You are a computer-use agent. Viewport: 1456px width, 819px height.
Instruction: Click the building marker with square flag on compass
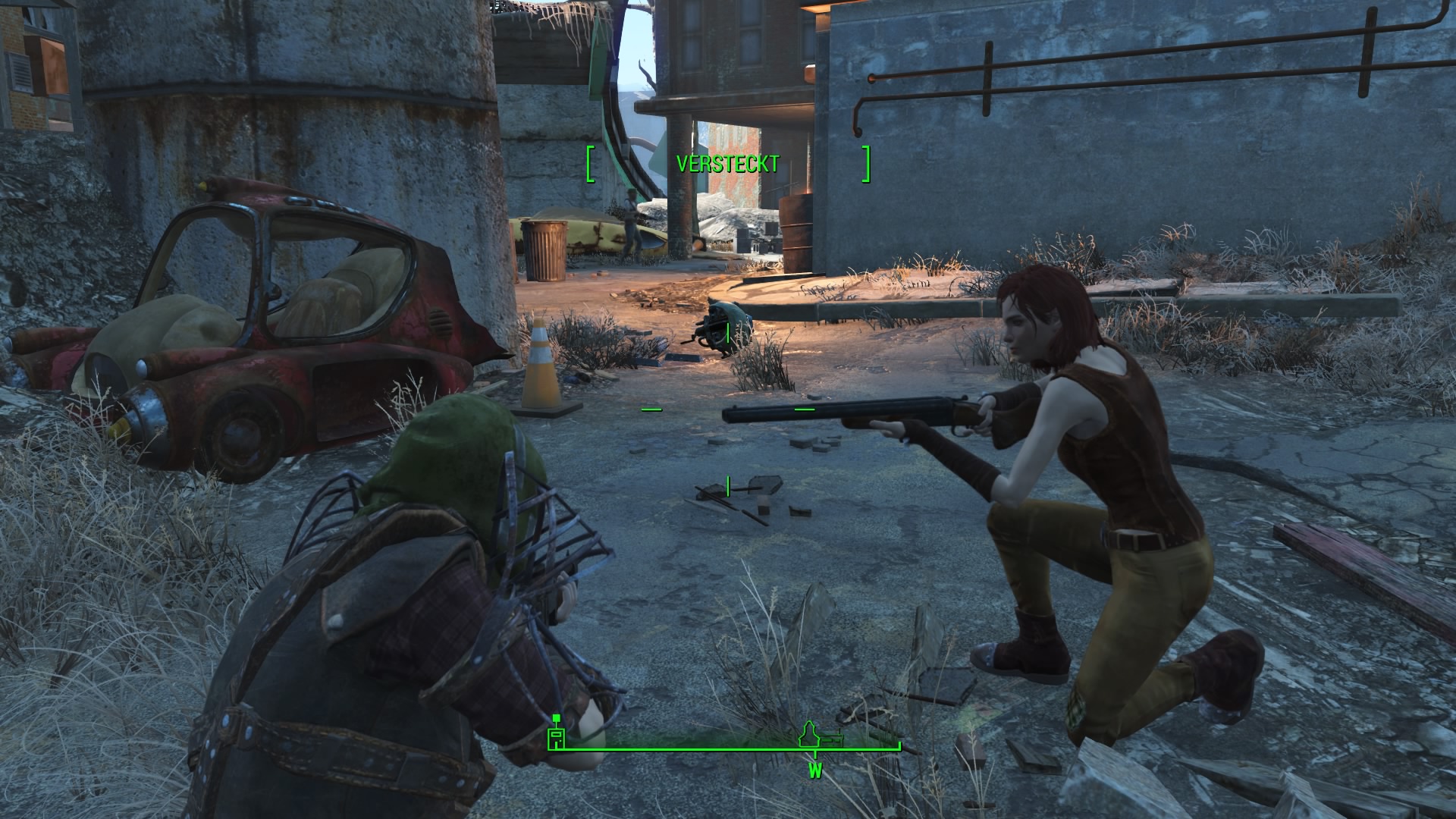[557, 735]
